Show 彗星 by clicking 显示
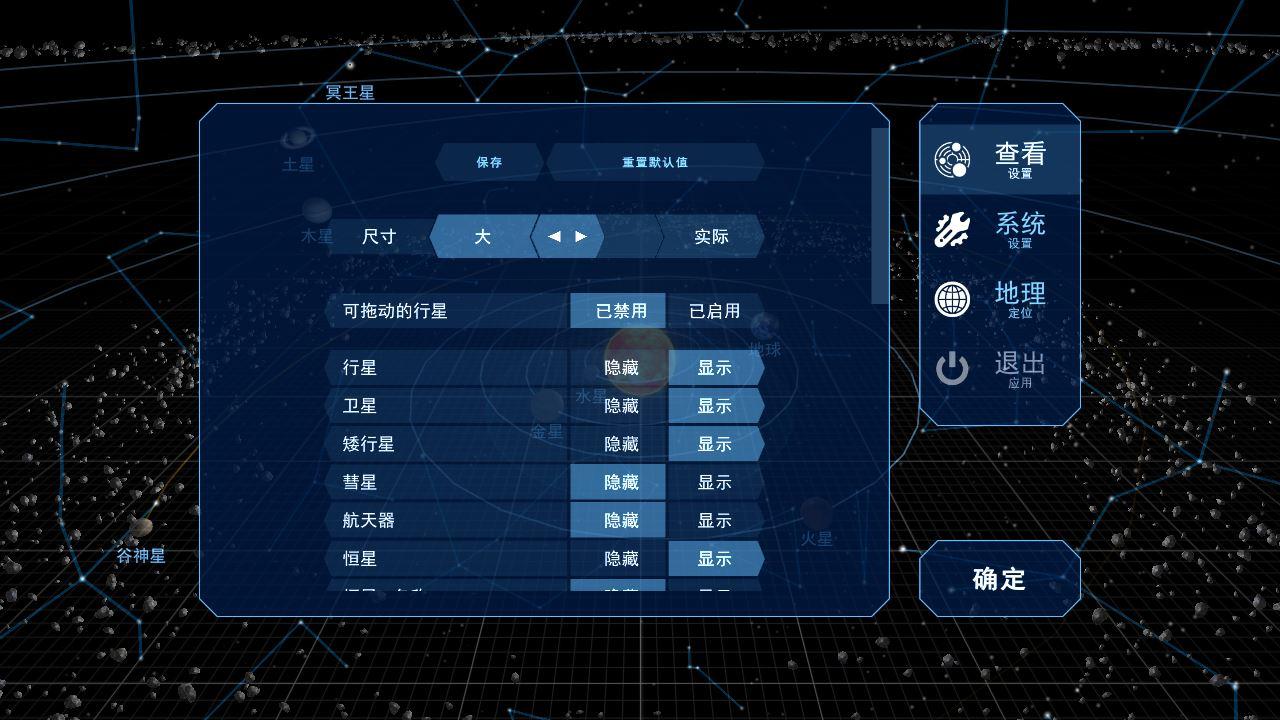The width and height of the screenshot is (1280, 720). click(715, 482)
